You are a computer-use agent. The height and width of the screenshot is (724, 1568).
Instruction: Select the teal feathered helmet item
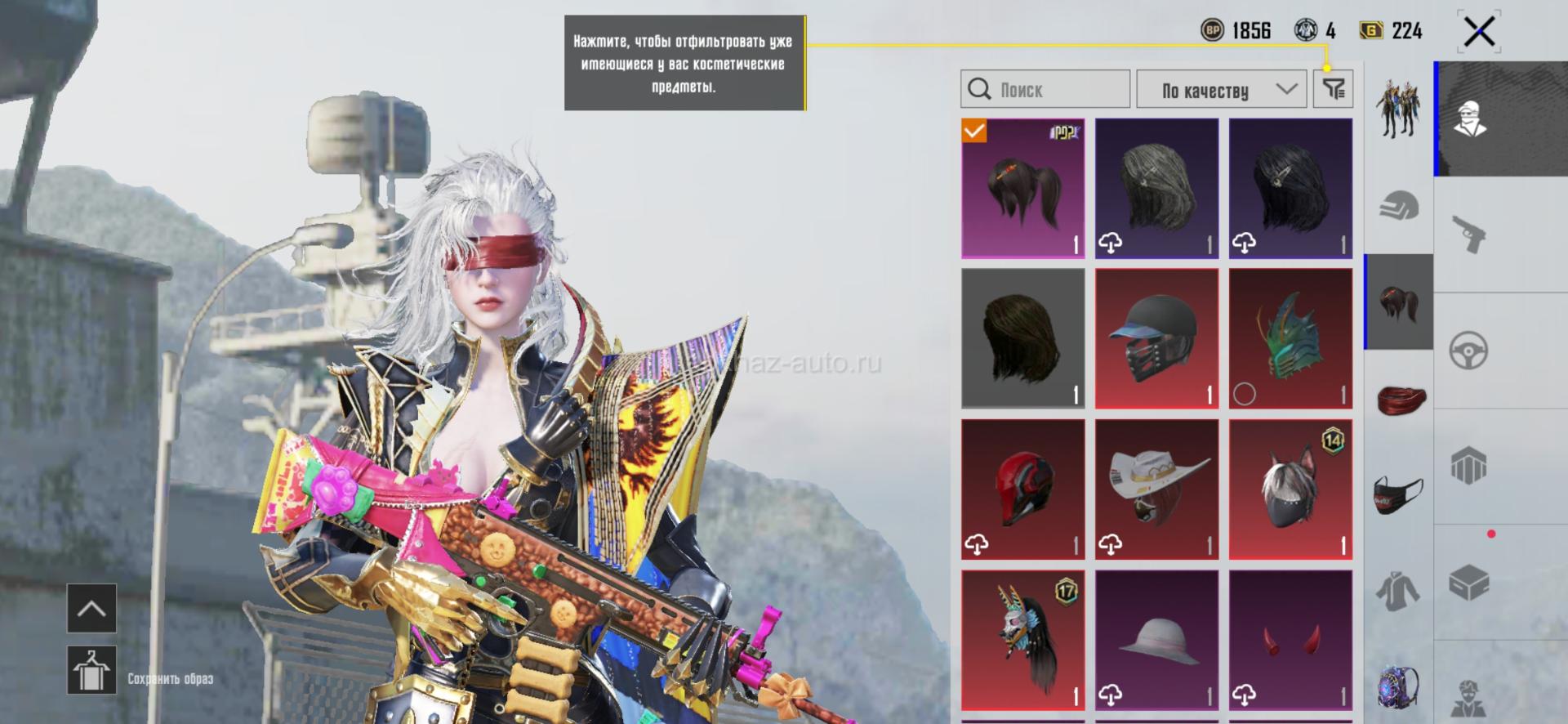[x=1290, y=338]
